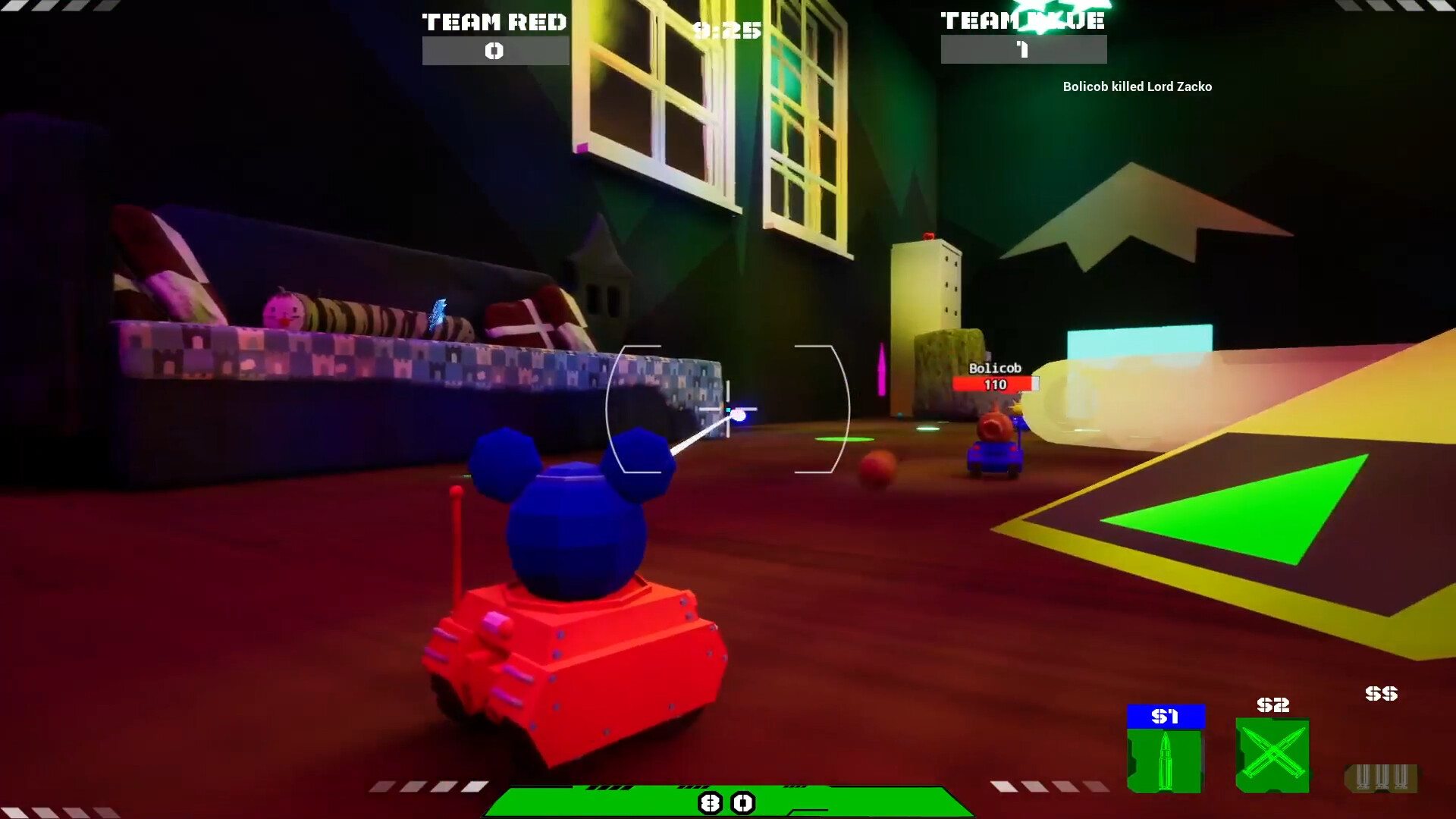
Task: Select the Team Blue score panel
Action: [x=1023, y=34]
